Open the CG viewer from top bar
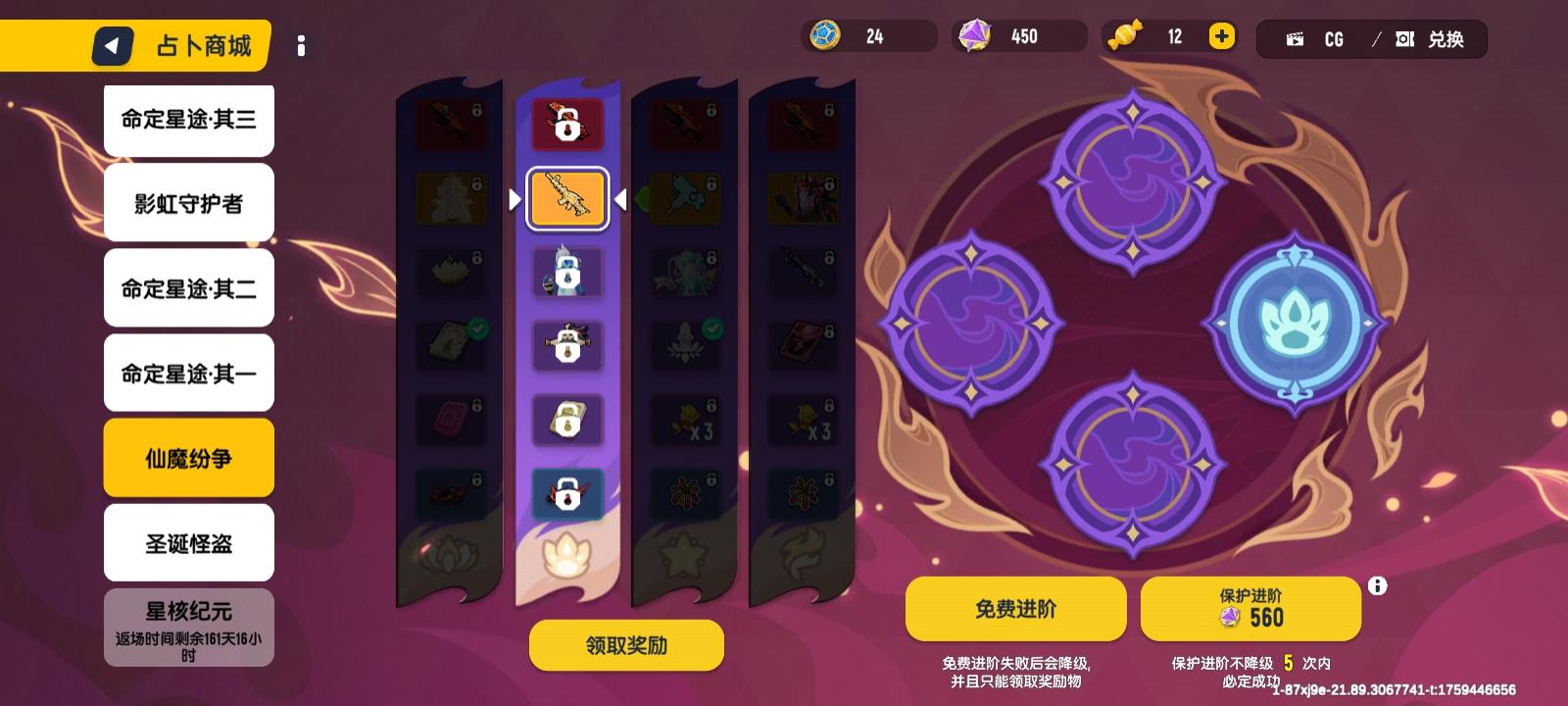1568x706 pixels. click(1318, 40)
